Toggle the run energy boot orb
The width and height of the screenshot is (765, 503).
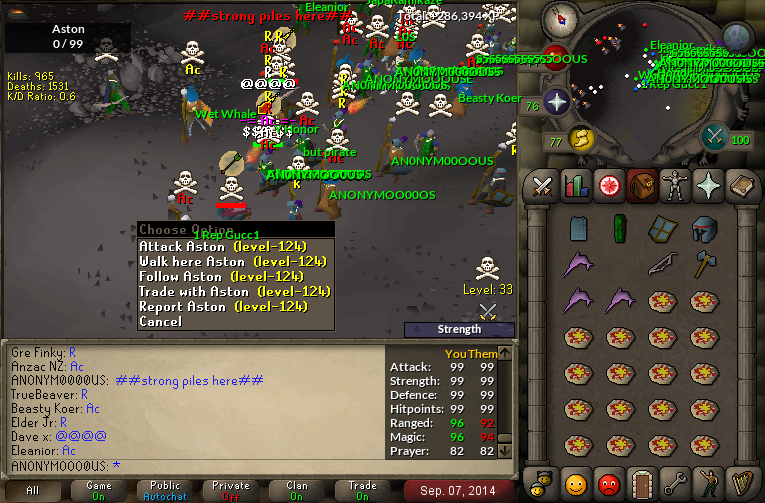[x=580, y=138]
